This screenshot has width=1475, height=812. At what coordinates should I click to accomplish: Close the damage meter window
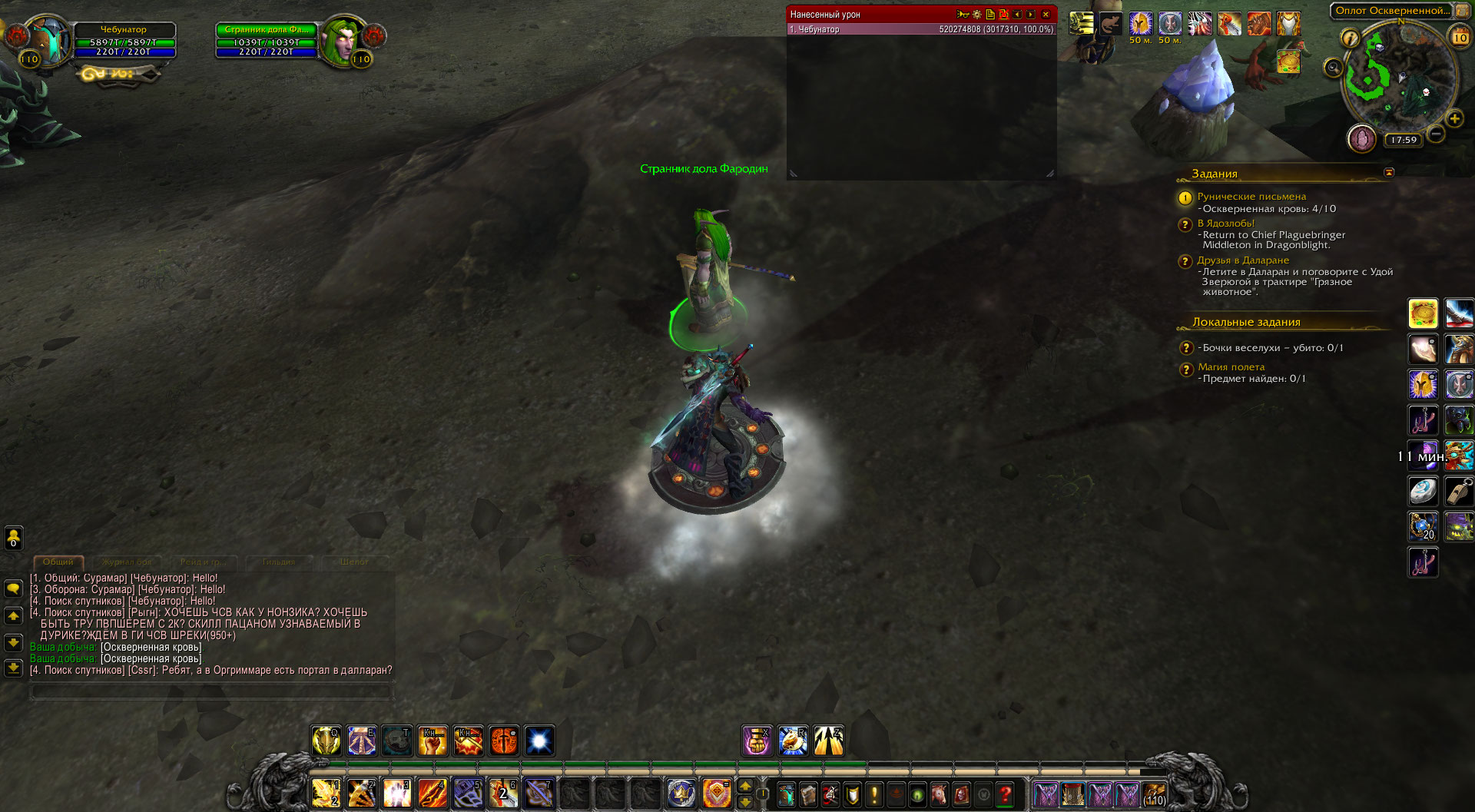tap(1046, 15)
